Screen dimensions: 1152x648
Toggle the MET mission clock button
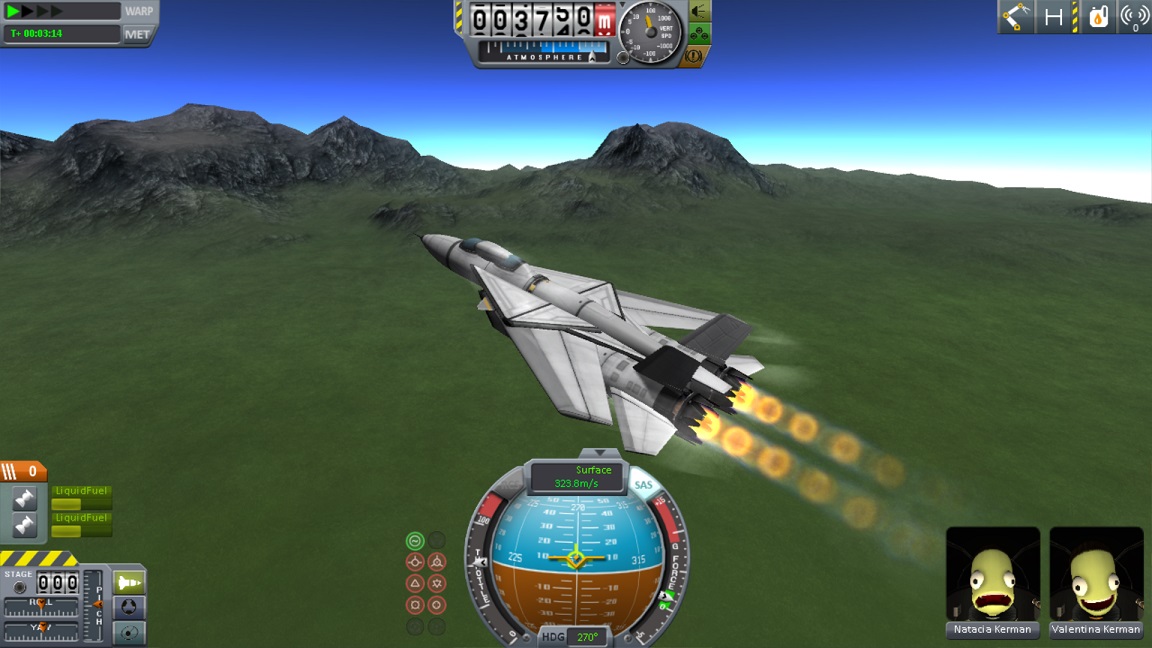(137, 34)
